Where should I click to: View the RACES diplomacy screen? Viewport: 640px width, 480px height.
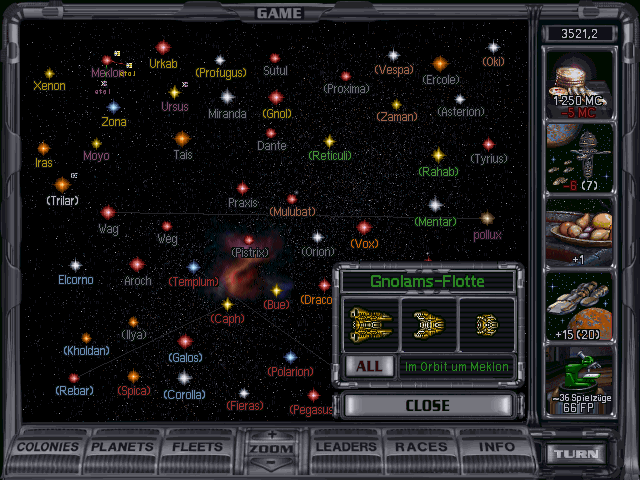(x=421, y=447)
